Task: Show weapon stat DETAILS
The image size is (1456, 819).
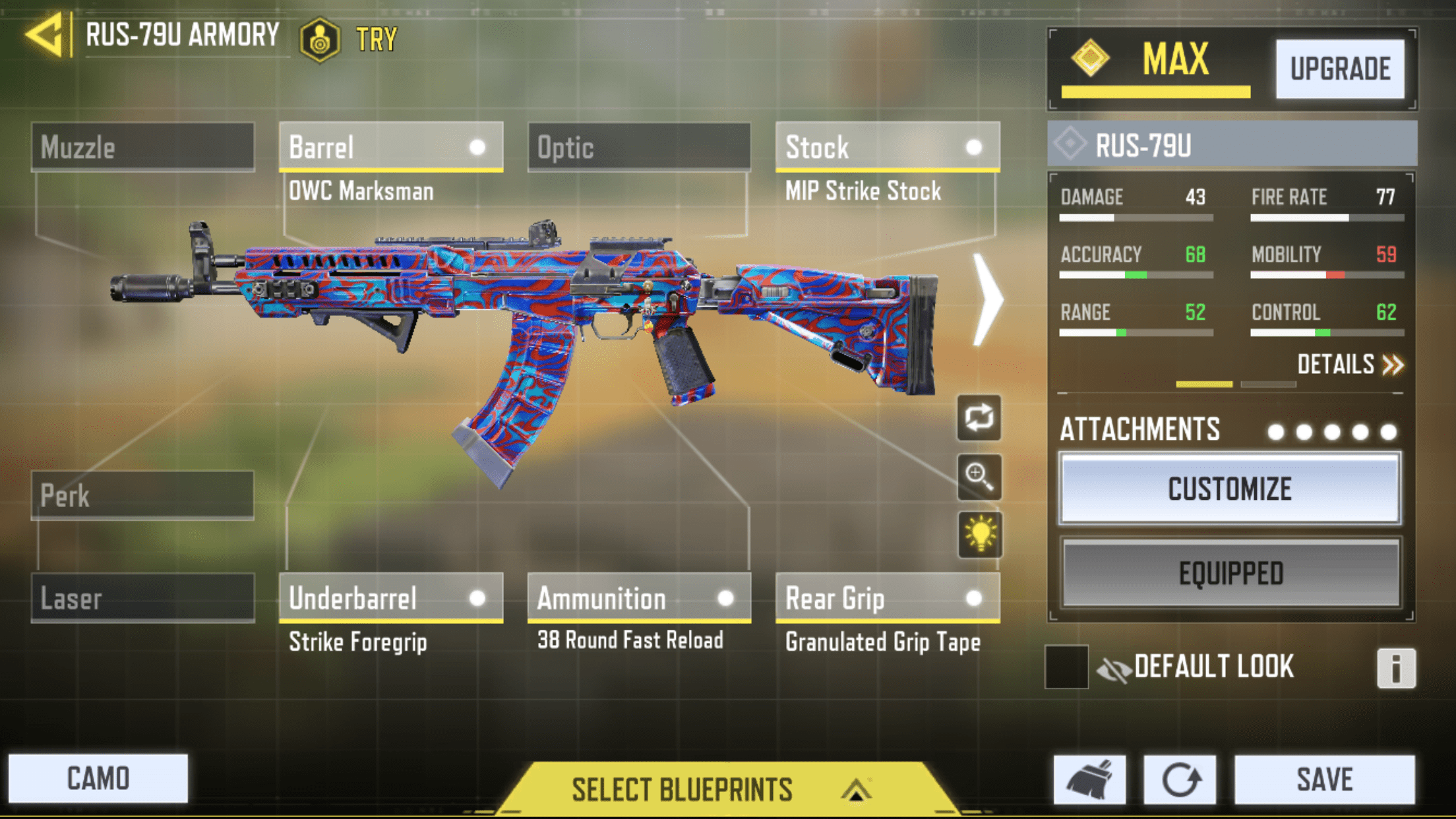Action: coord(1349,365)
